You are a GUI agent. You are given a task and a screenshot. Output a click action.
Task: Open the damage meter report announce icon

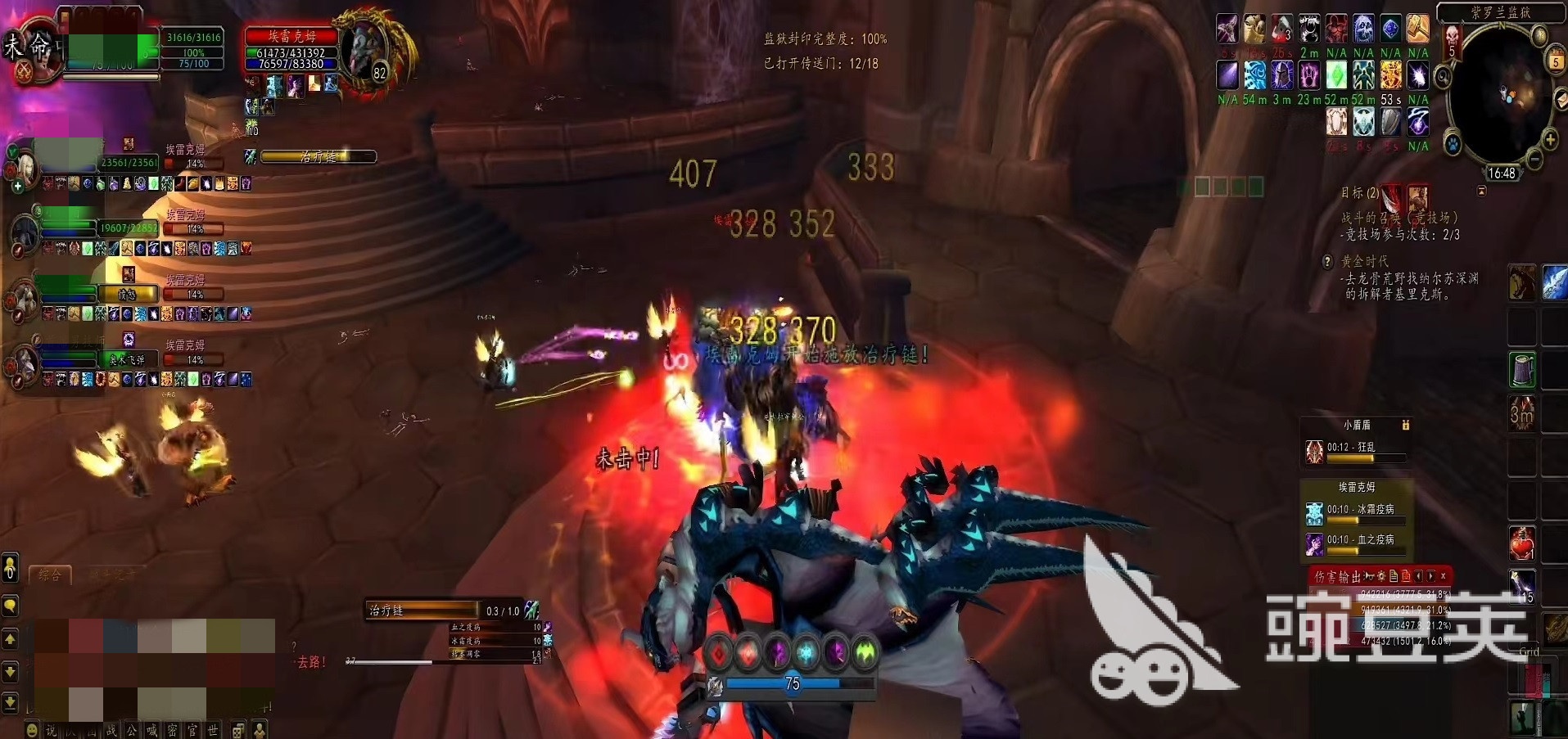[1368, 576]
